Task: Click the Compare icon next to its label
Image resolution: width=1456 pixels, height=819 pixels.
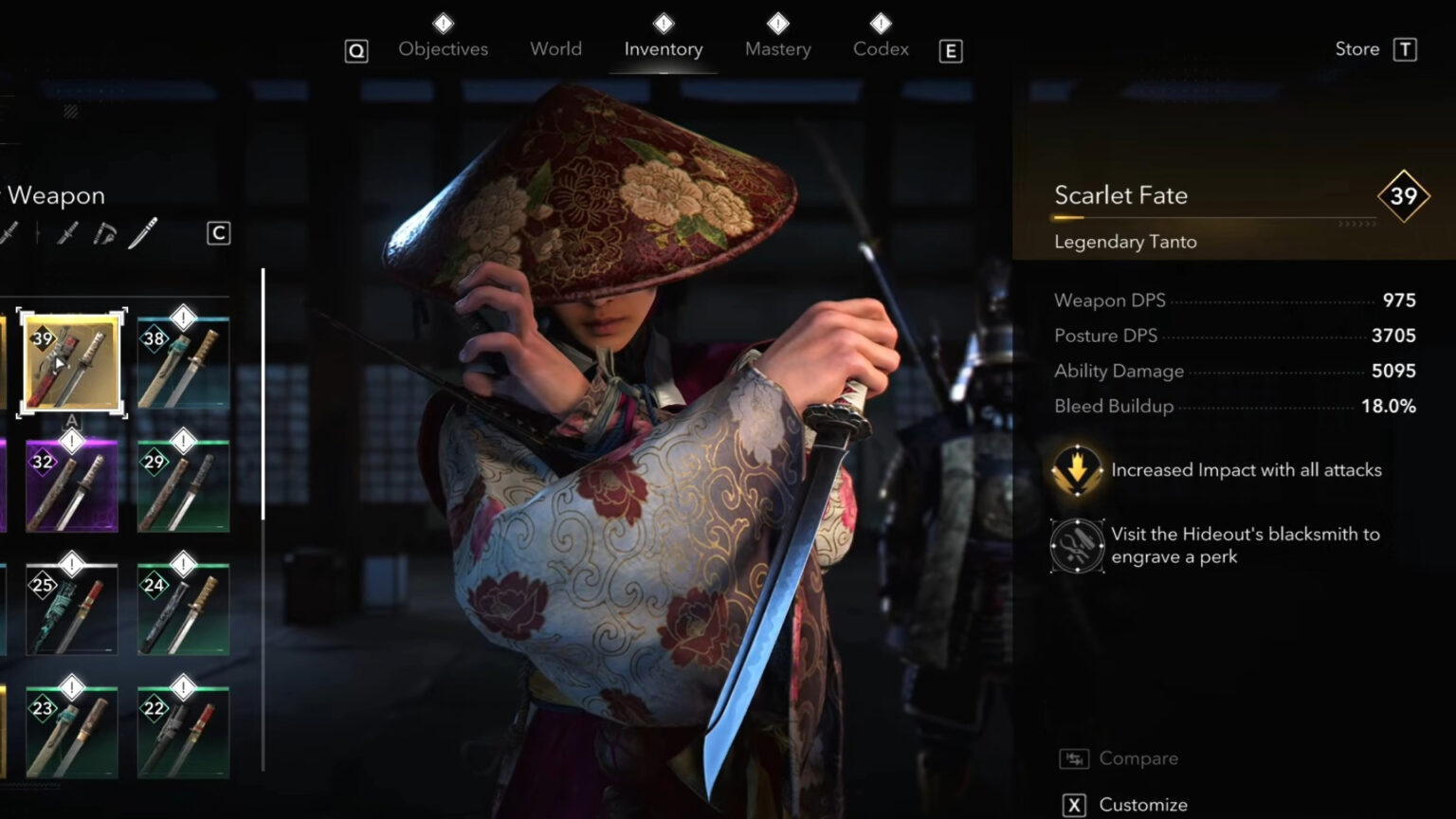Action: (x=1072, y=757)
